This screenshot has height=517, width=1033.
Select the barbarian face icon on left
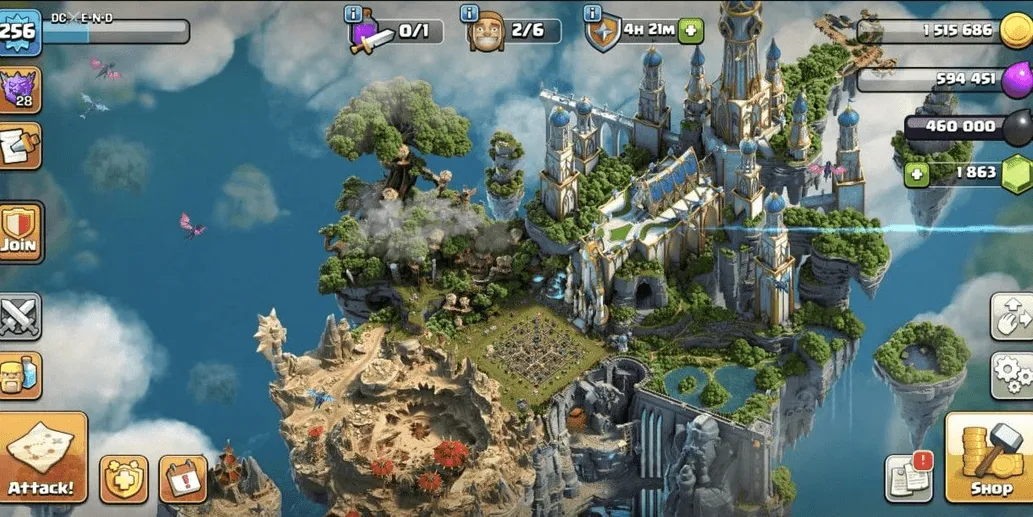point(19,375)
